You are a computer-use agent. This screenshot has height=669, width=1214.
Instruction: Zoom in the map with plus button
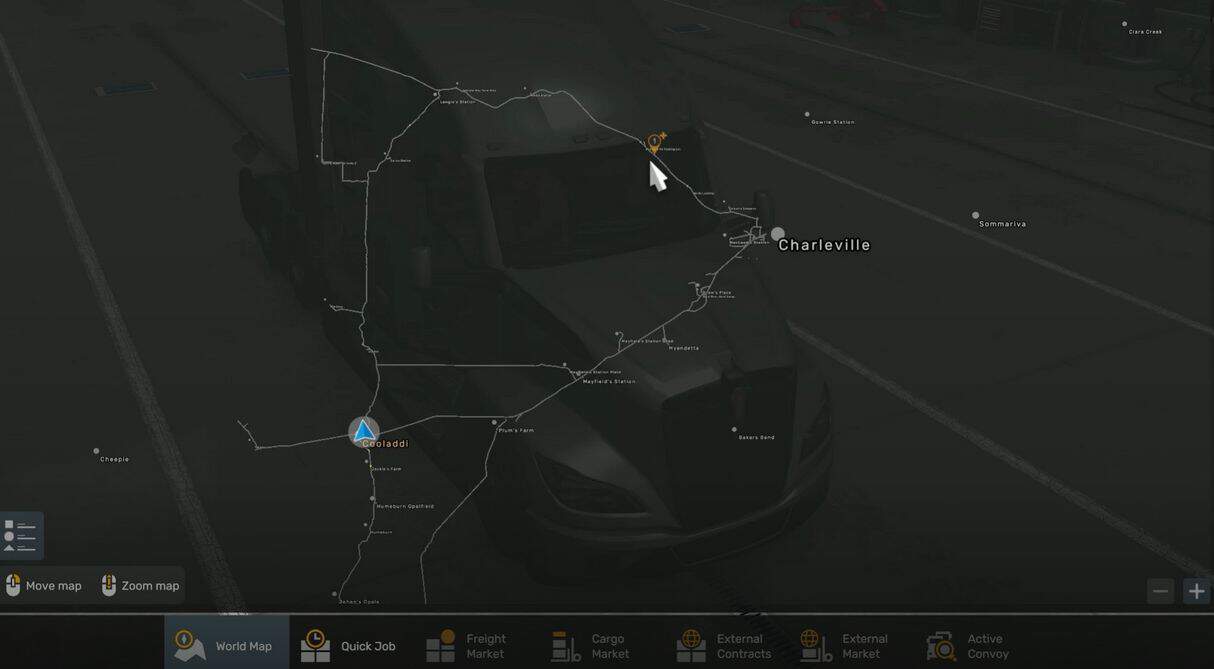[x=1196, y=591]
